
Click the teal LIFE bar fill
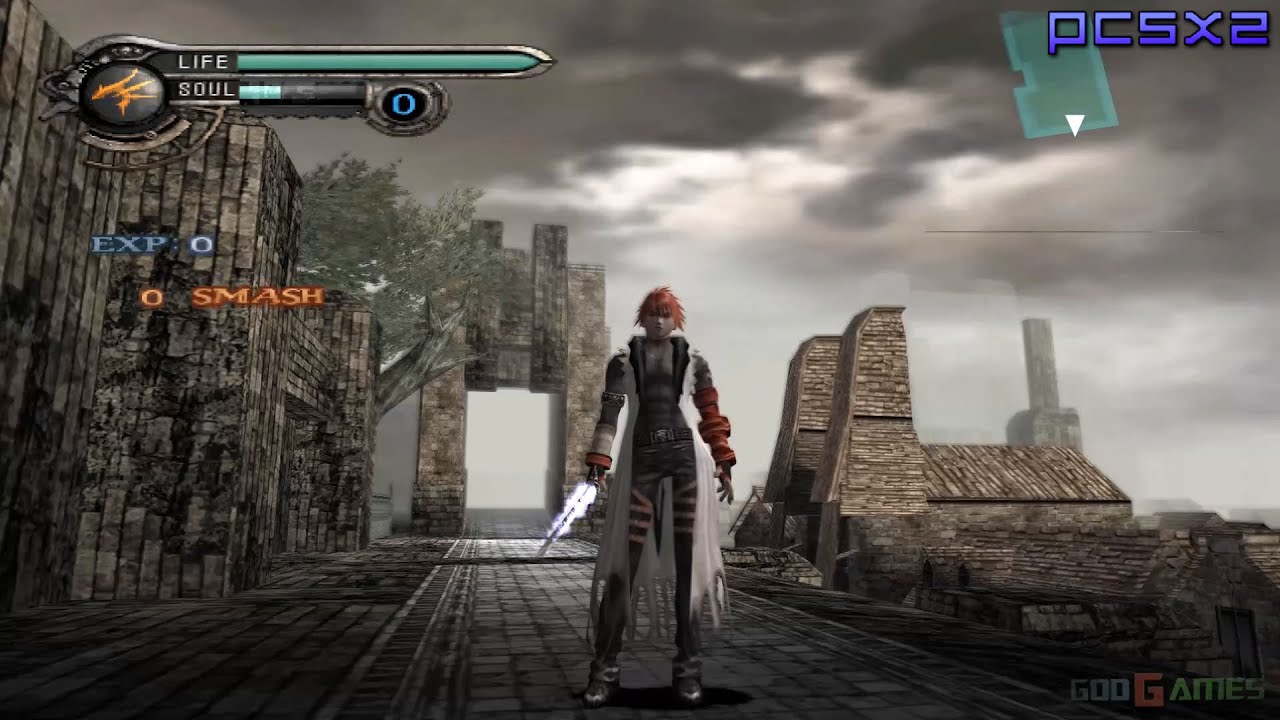tap(380, 61)
